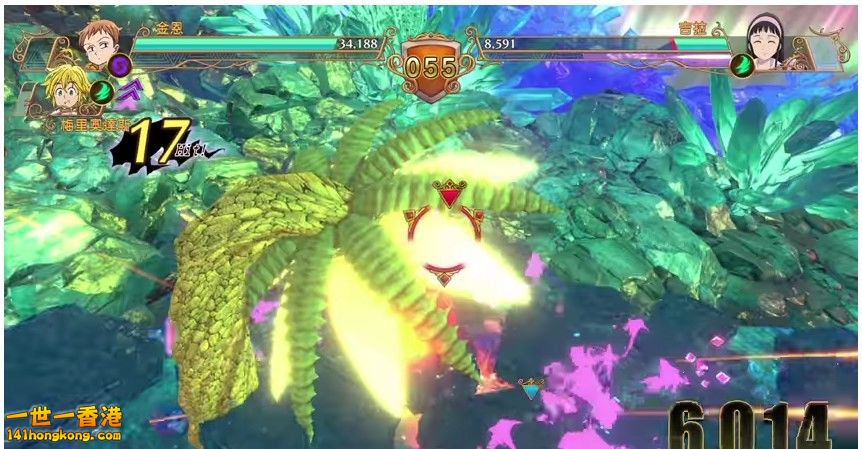Viewport: 862px width, 449px height.
Task: Click the green lightning orb beside Guila
Action: 742,65
